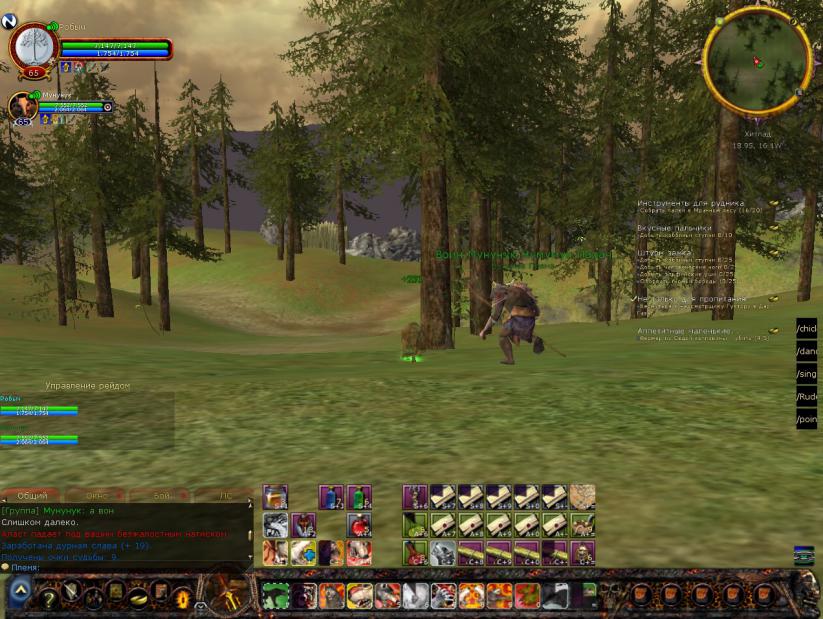Select party member Мунунук's portrait
Viewport: 823px width, 619px height.
point(23,106)
